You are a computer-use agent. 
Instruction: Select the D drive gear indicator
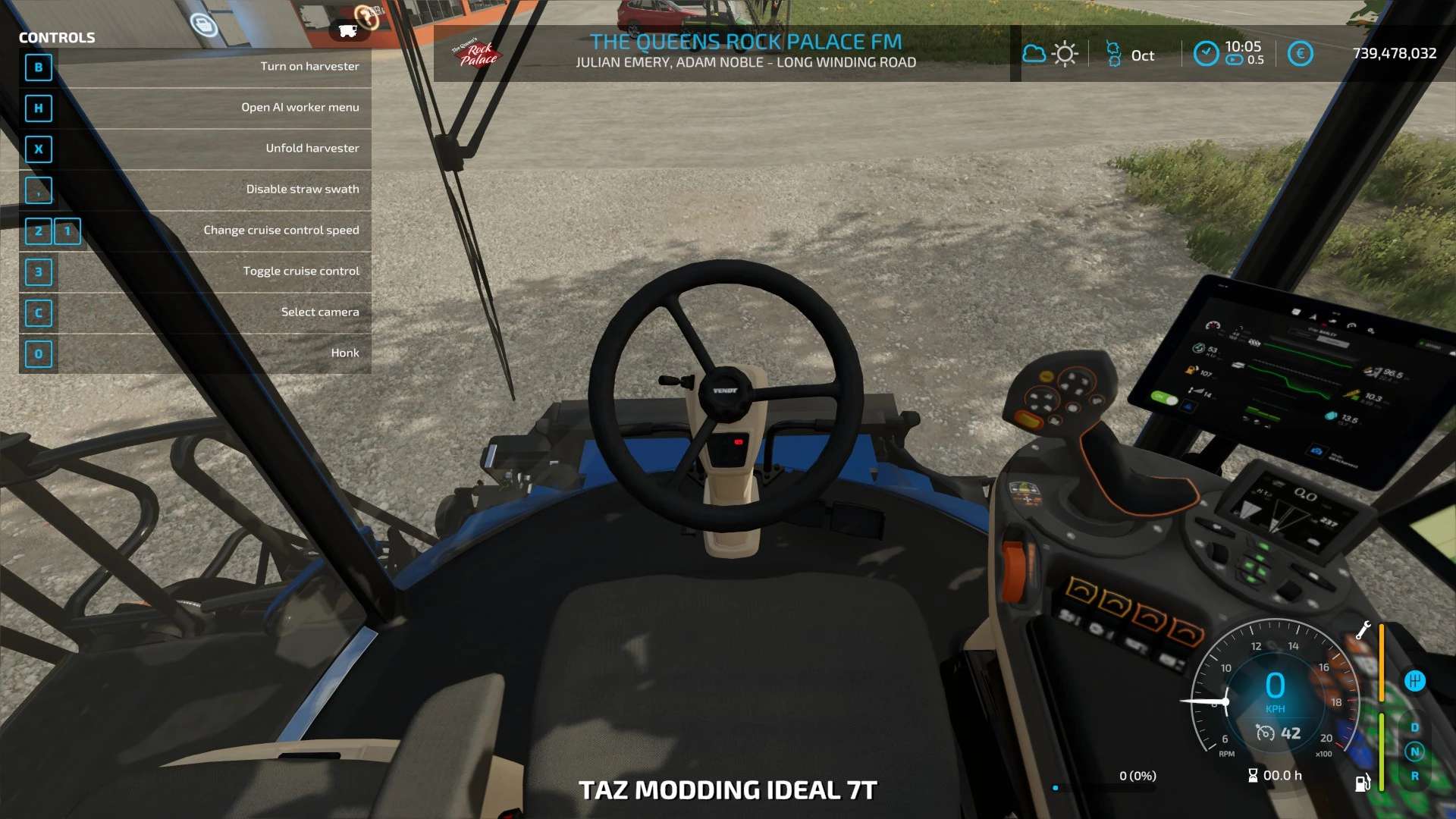coord(1414,727)
